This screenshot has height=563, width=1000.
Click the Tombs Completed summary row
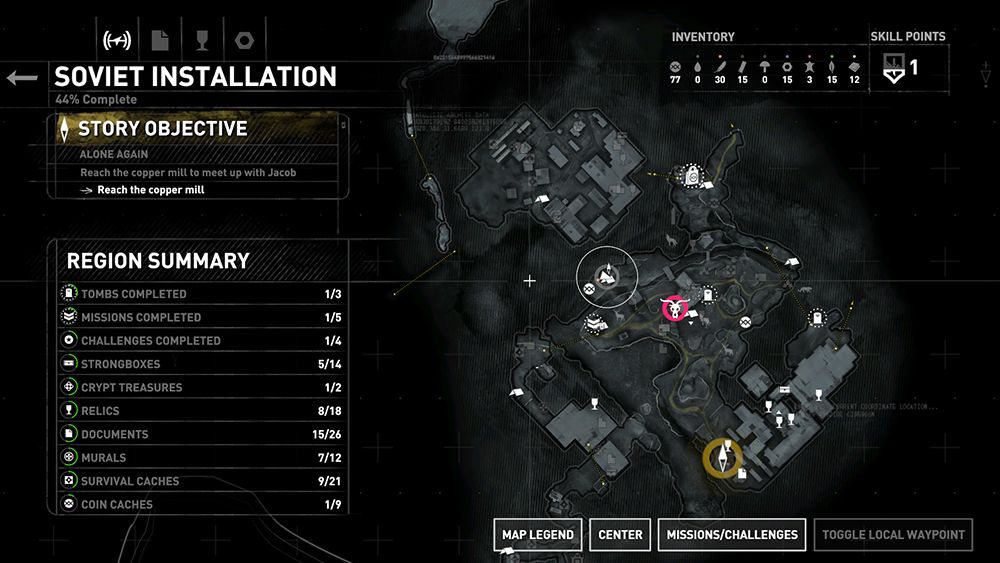click(198, 294)
